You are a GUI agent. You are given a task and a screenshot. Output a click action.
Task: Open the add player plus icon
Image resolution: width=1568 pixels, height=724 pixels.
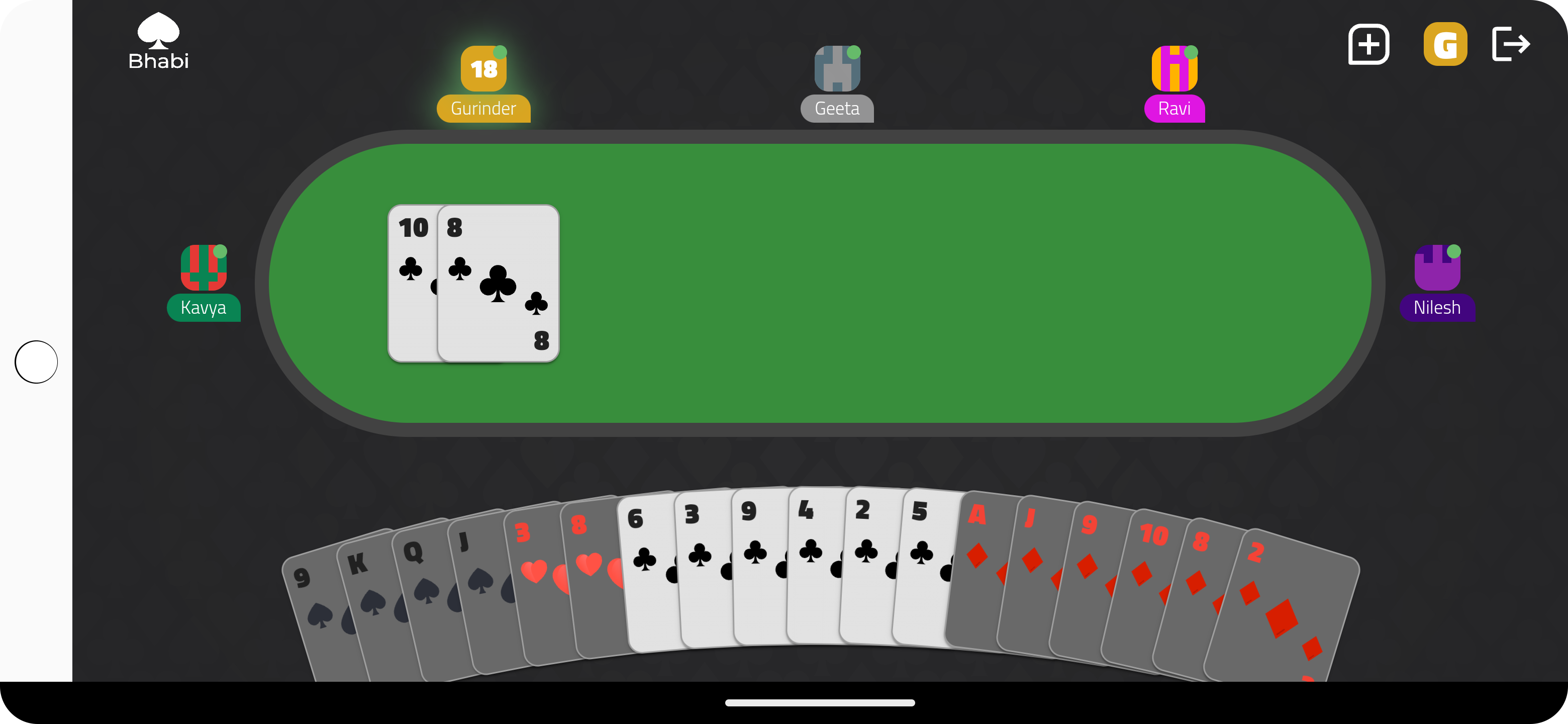click(x=1368, y=44)
